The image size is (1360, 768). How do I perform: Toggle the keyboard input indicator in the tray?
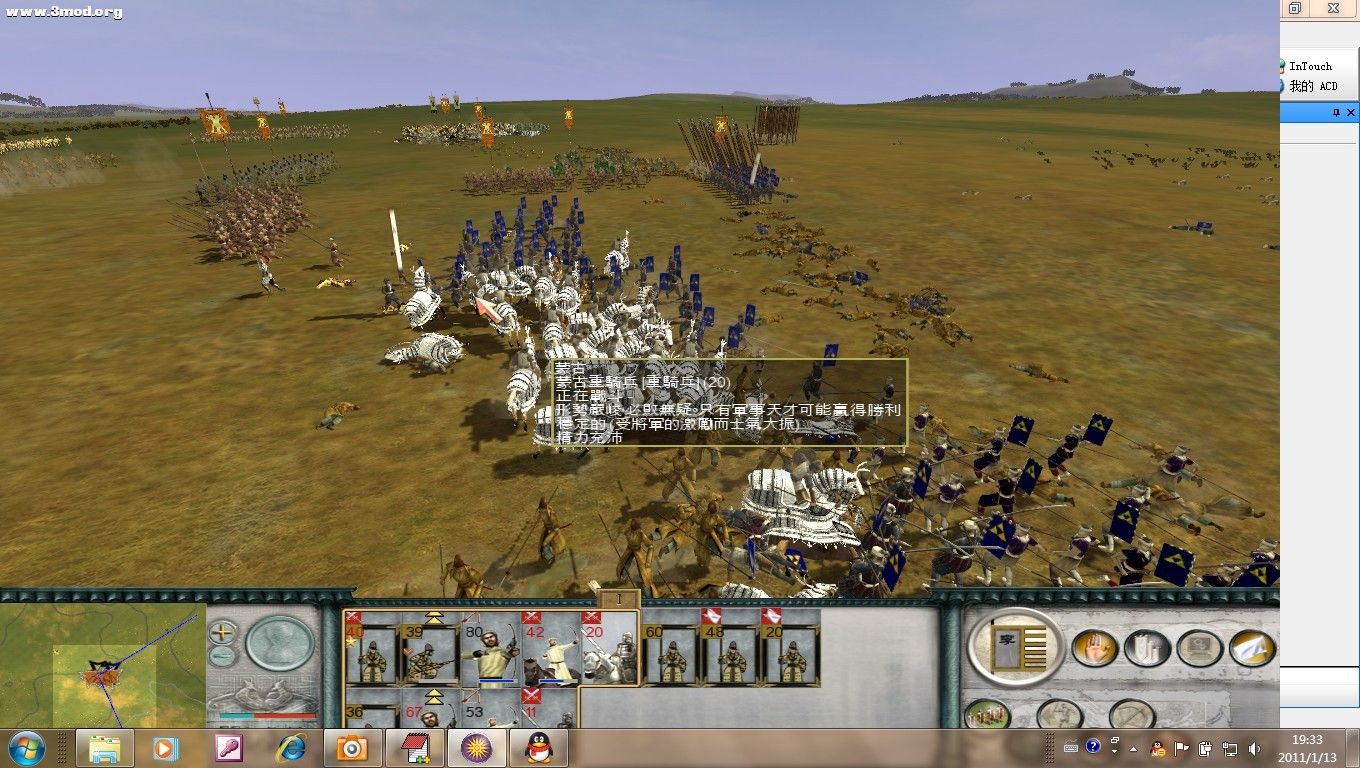(1071, 749)
